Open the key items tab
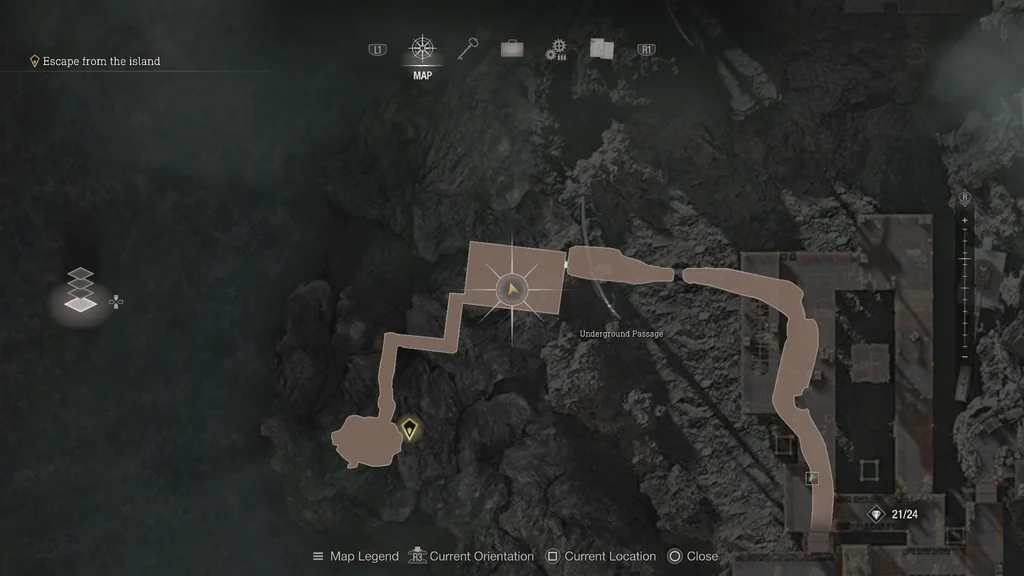1024x576 pixels. coord(468,48)
